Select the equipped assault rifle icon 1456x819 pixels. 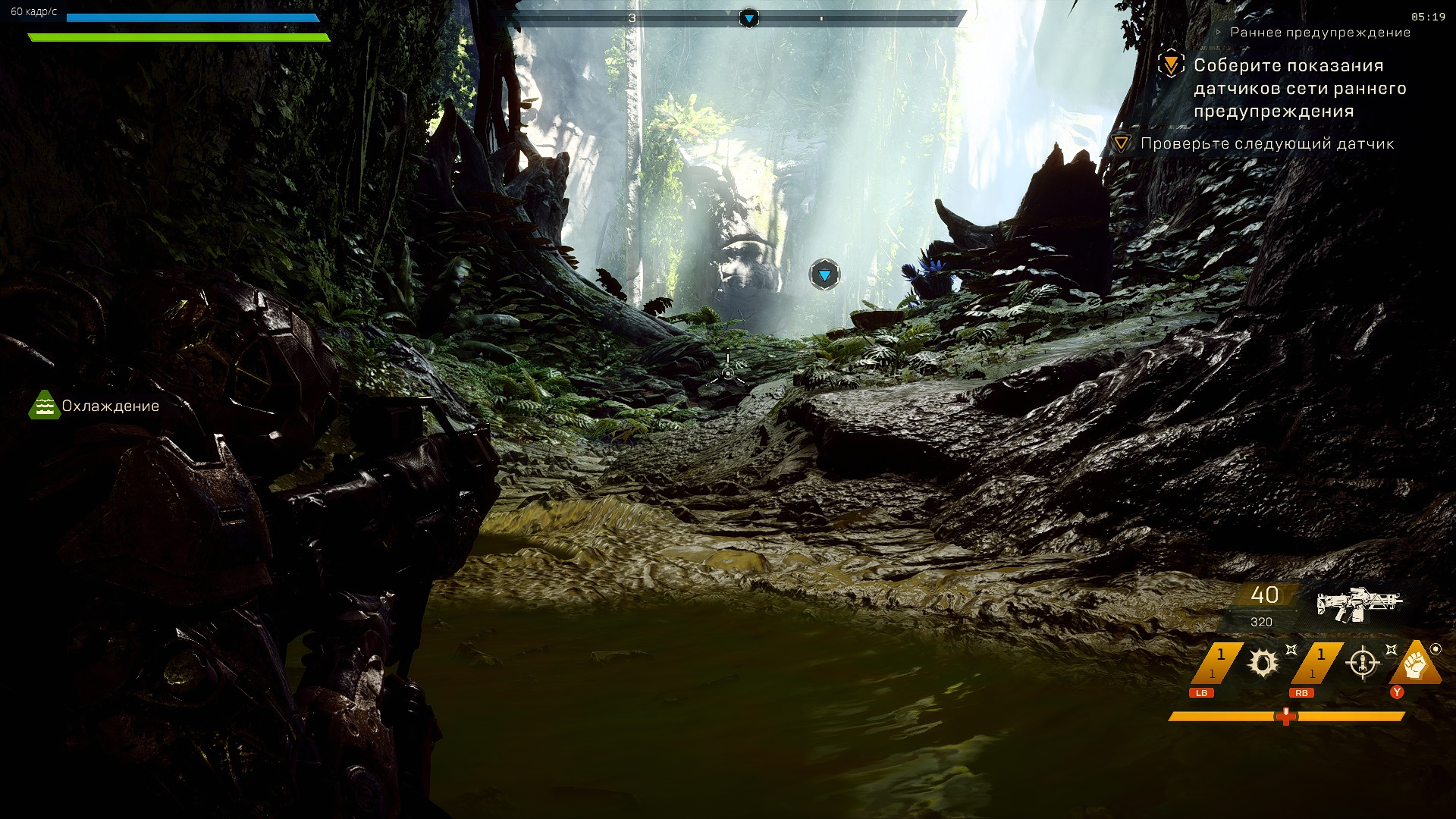[x=1359, y=604]
